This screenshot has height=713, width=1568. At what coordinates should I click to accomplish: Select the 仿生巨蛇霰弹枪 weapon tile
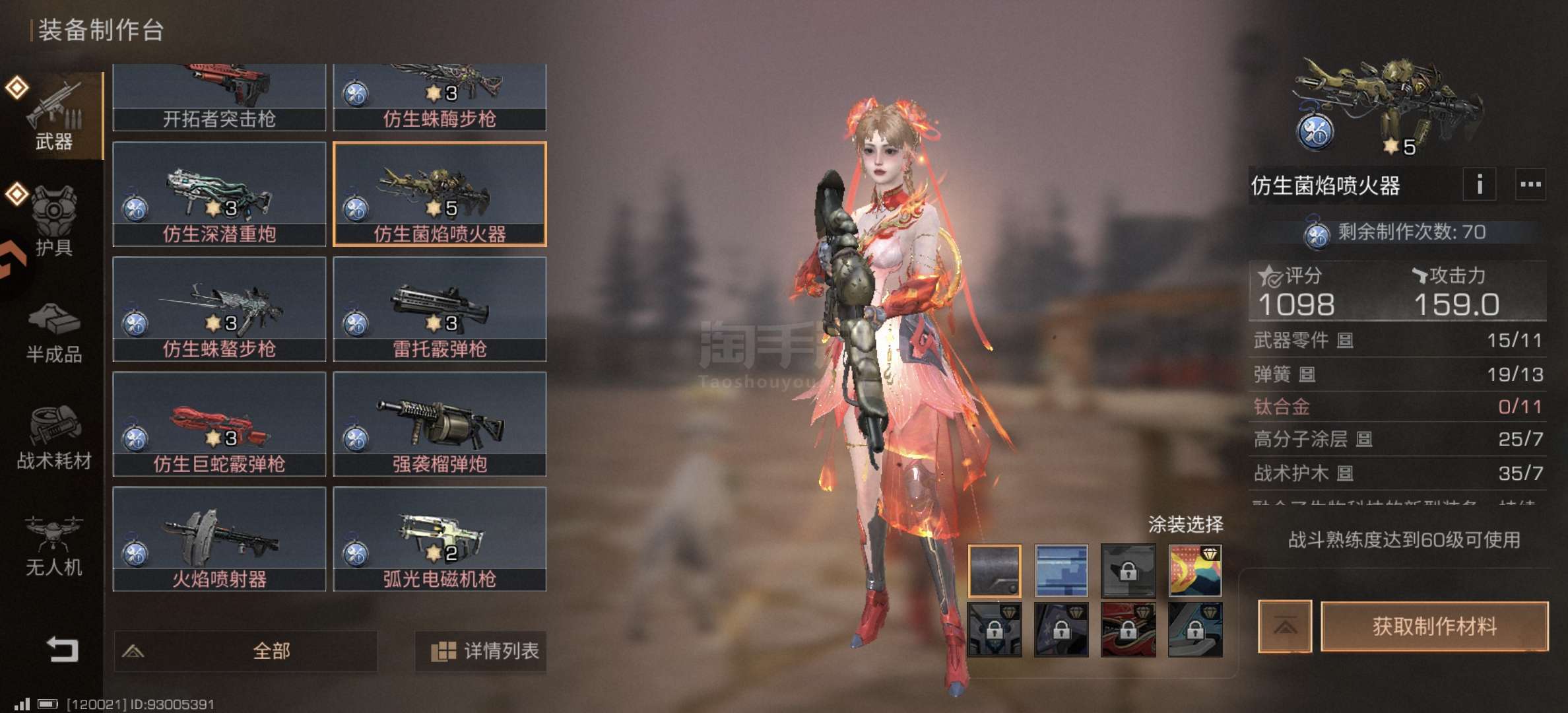point(219,424)
